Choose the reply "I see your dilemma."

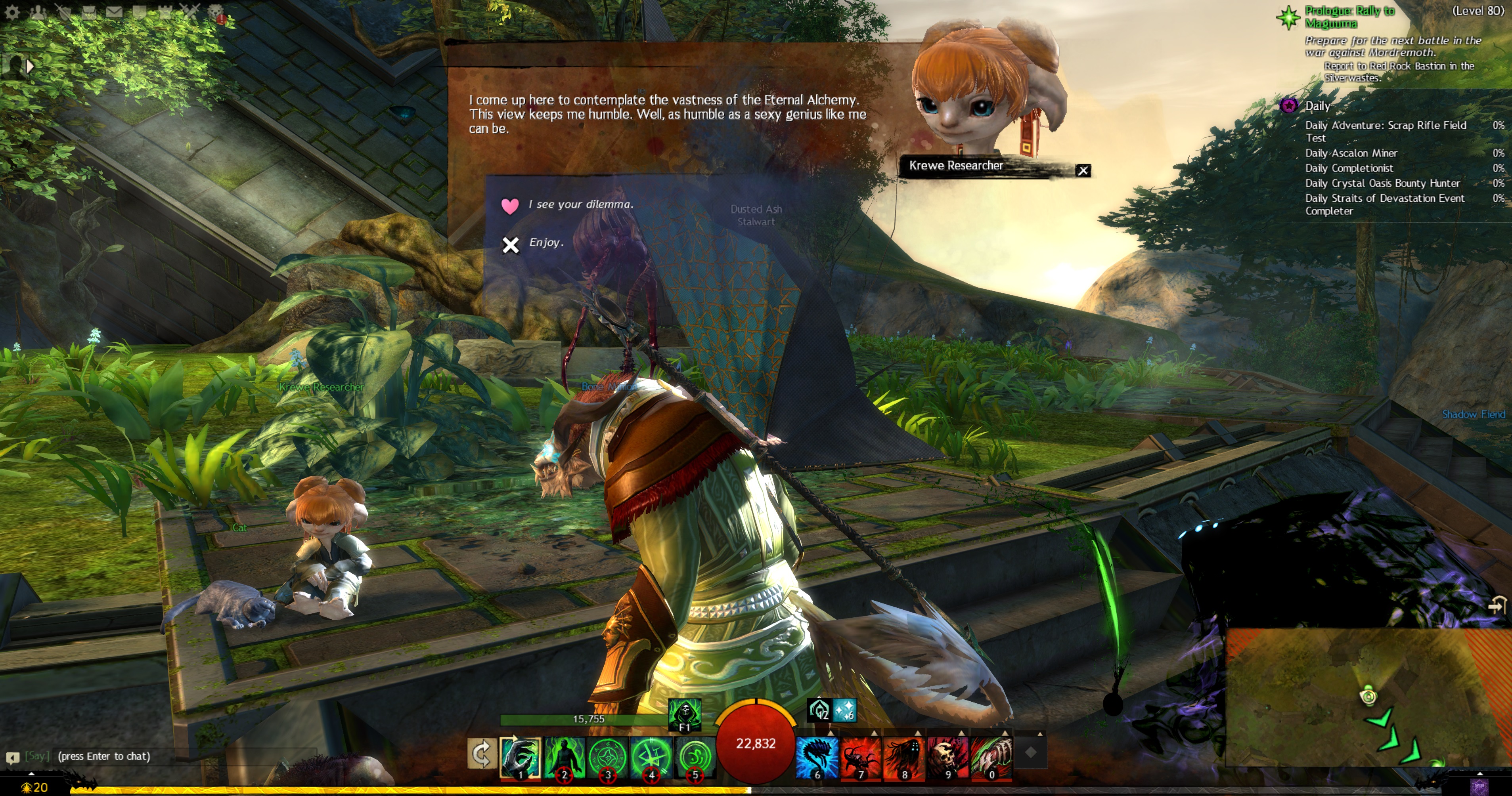click(580, 204)
